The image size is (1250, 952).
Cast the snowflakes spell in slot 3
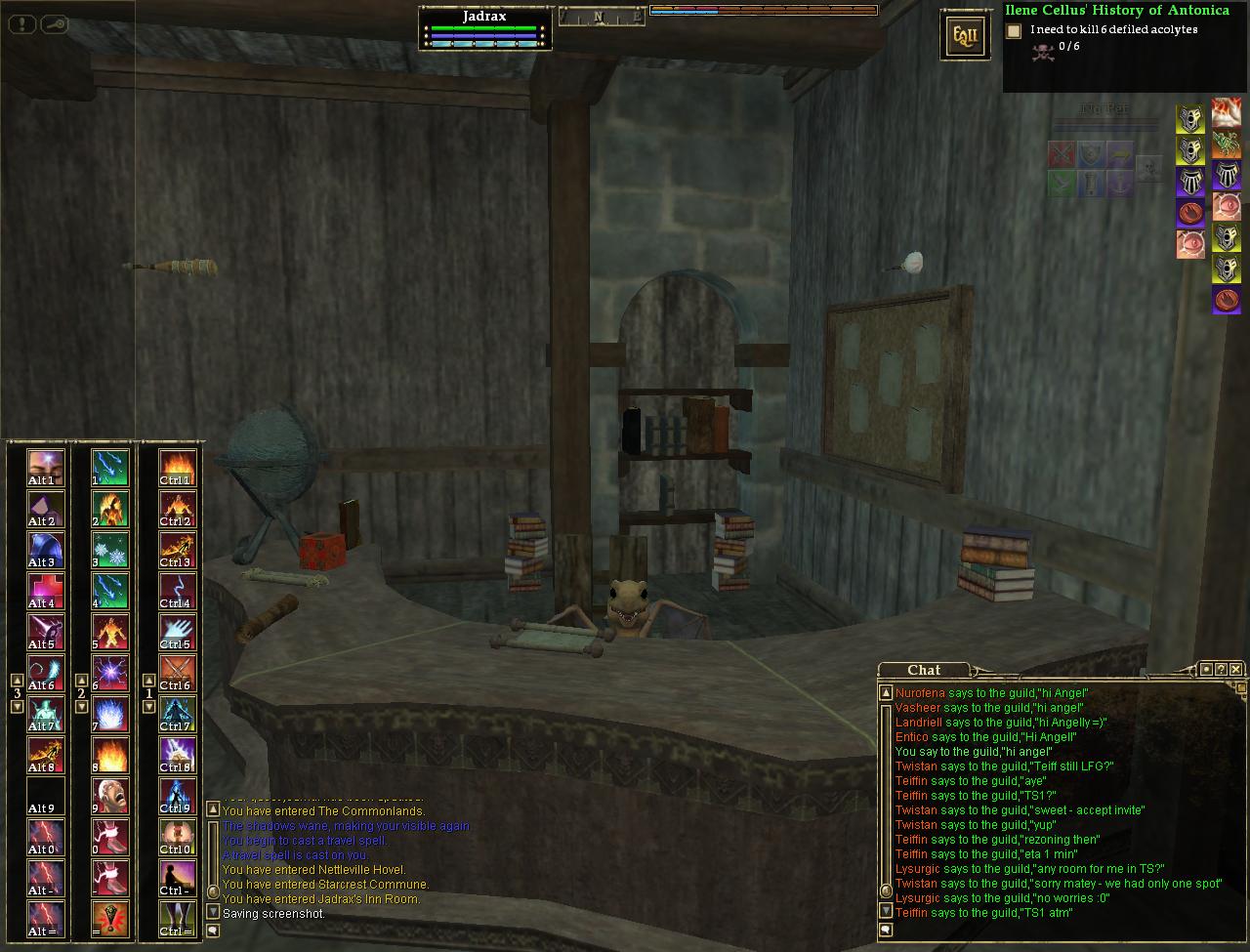coord(110,550)
